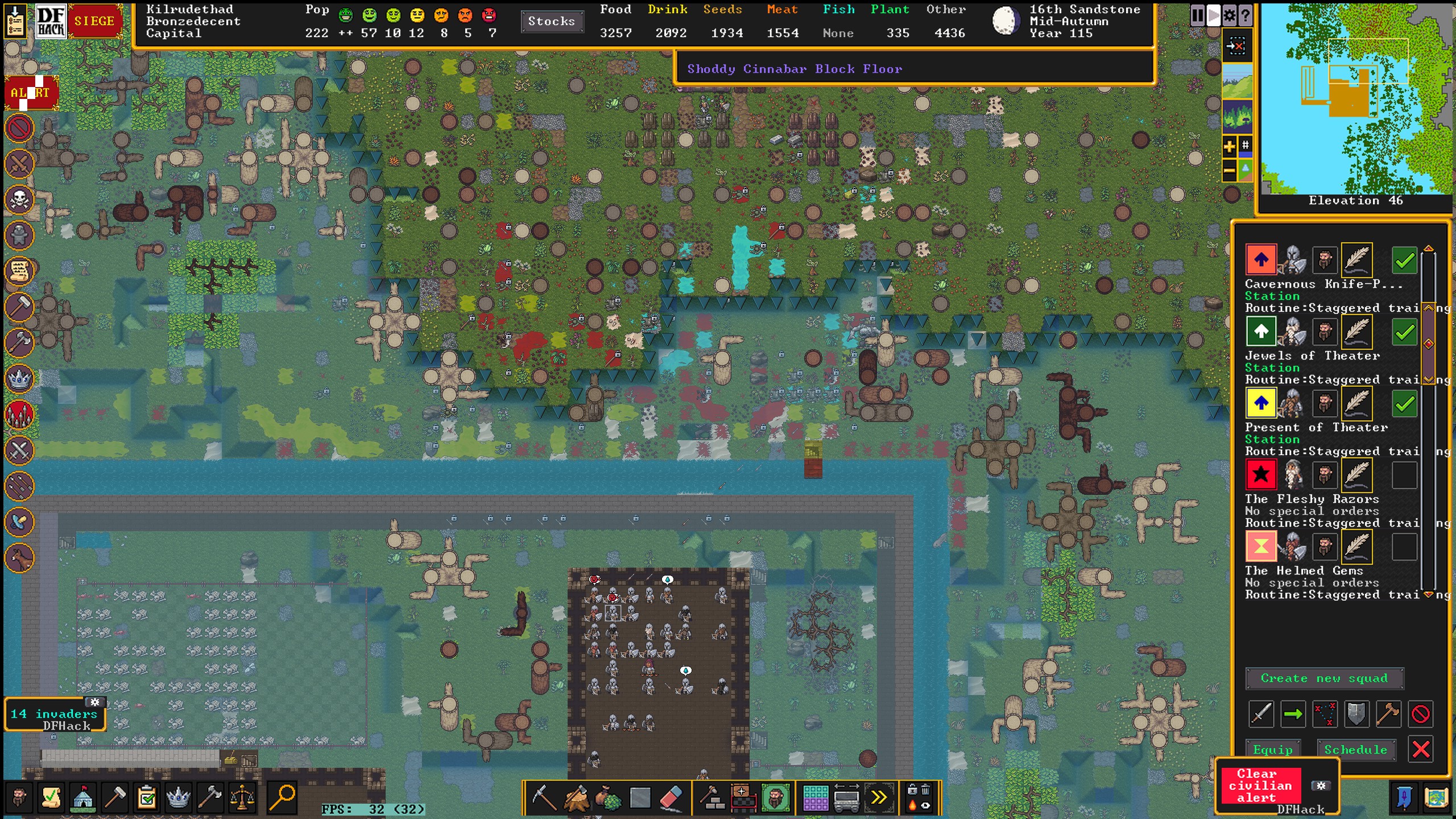This screenshot has height=819, width=1456.
Task: Select the pickaxe digging tool
Action: click(544, 797)
